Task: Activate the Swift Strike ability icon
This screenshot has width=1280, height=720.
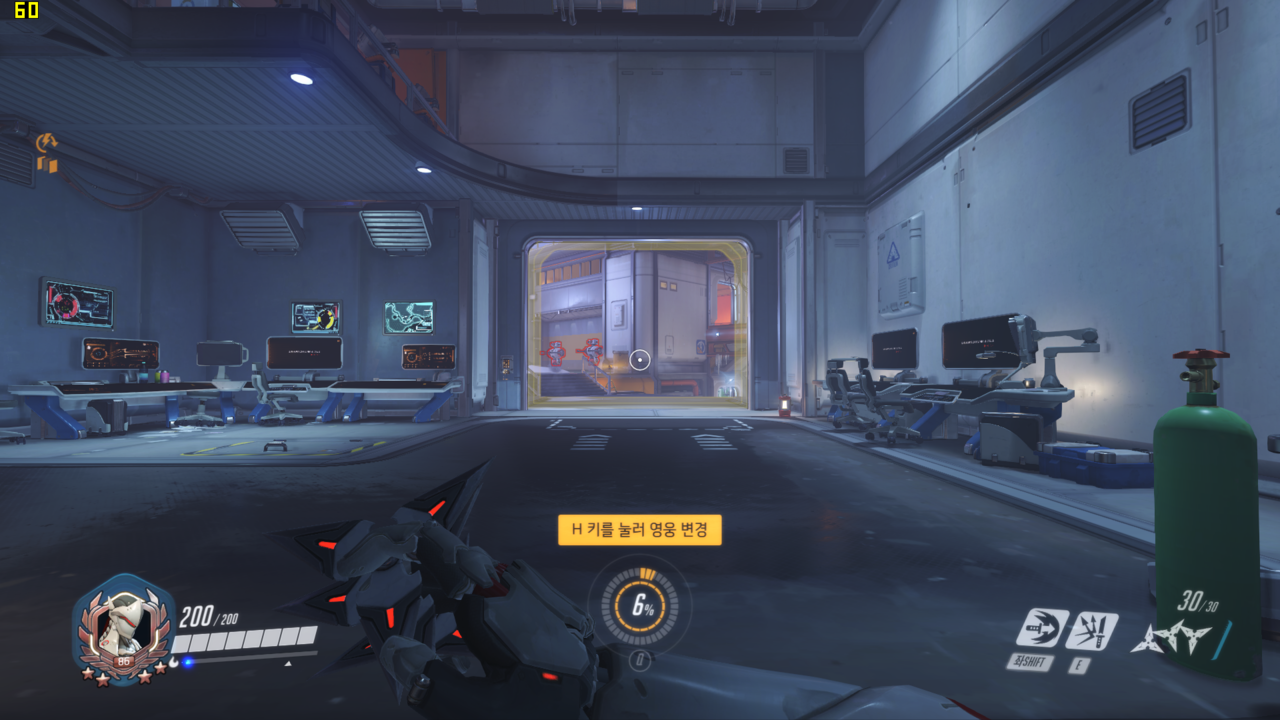Action: click(1042, 629)
